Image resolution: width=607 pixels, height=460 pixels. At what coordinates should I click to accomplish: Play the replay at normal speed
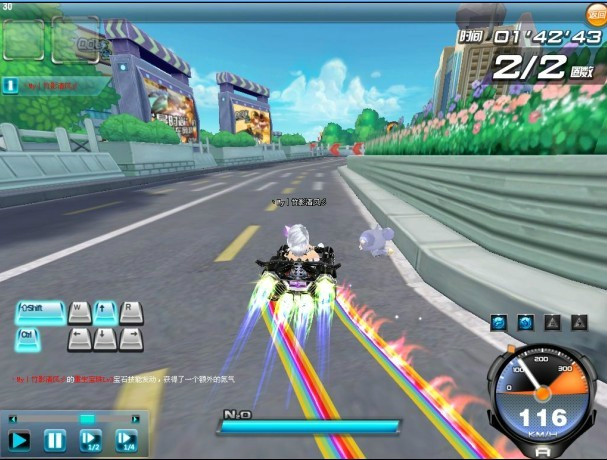coord(19,440)
